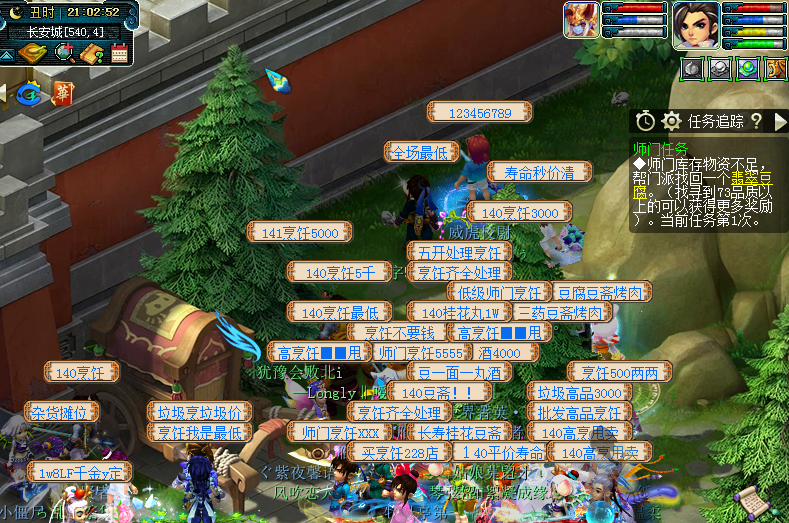The width and height of the screenshot is (789, 523).
Task: Open the help guide book icon
Action: [91, 53]
